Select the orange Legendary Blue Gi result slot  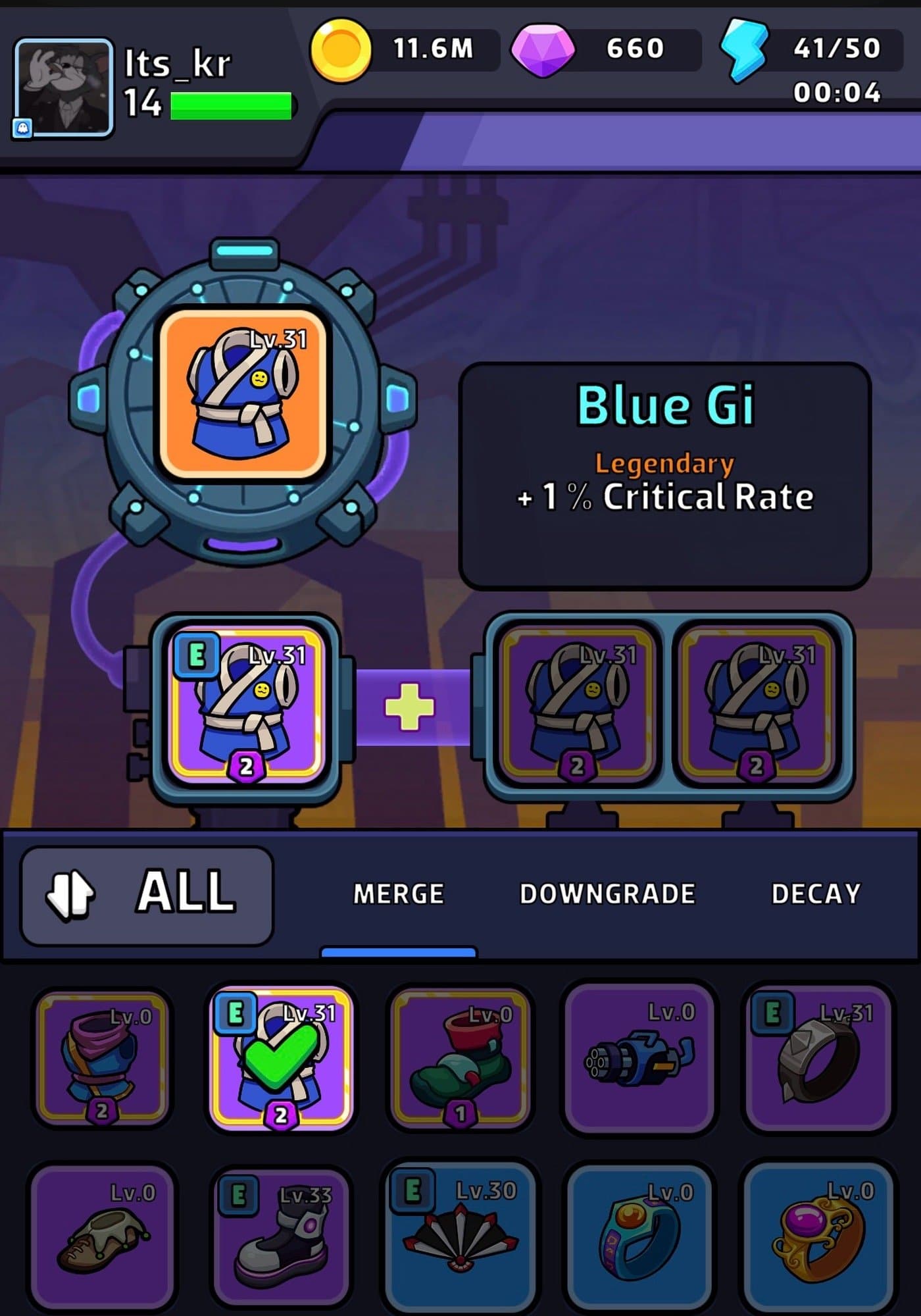(x=243, y=393)
